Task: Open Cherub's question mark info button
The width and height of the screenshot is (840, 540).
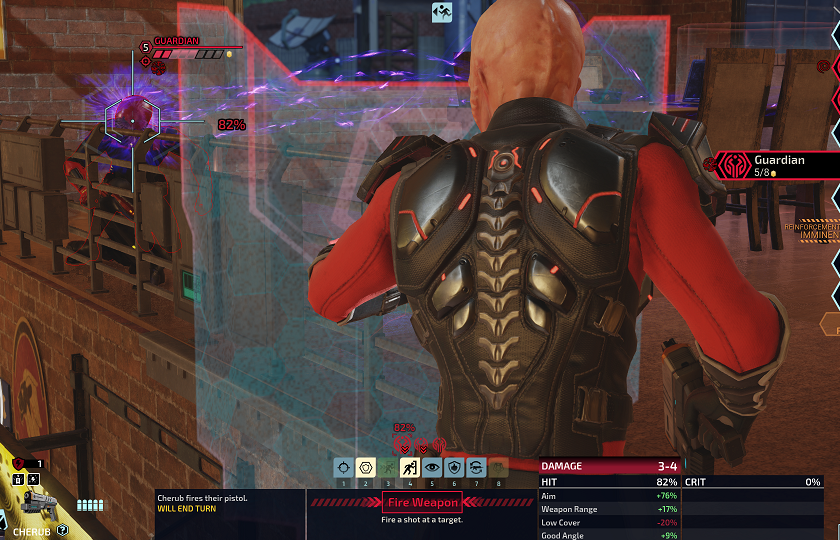Action: 63,530
